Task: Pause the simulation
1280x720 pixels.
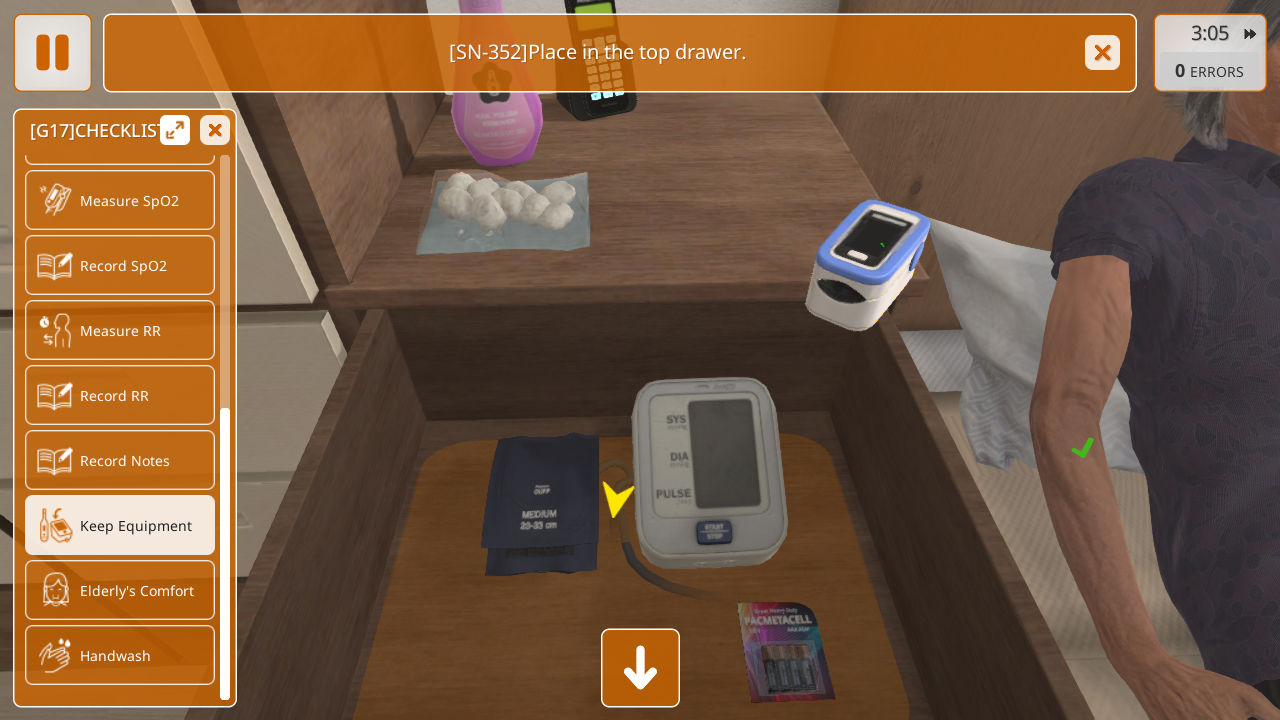Action: coord(52,52)
